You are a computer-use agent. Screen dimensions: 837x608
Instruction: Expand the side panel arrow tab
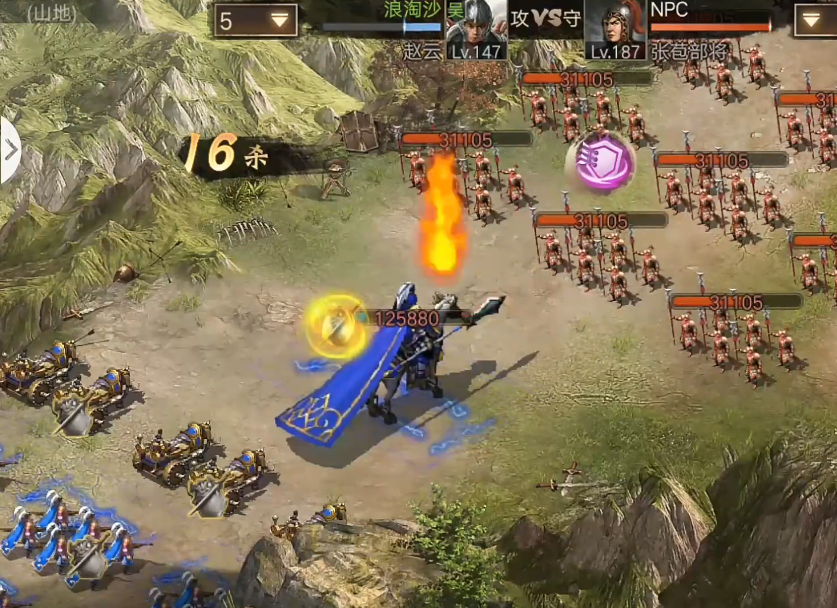point(10,151)
